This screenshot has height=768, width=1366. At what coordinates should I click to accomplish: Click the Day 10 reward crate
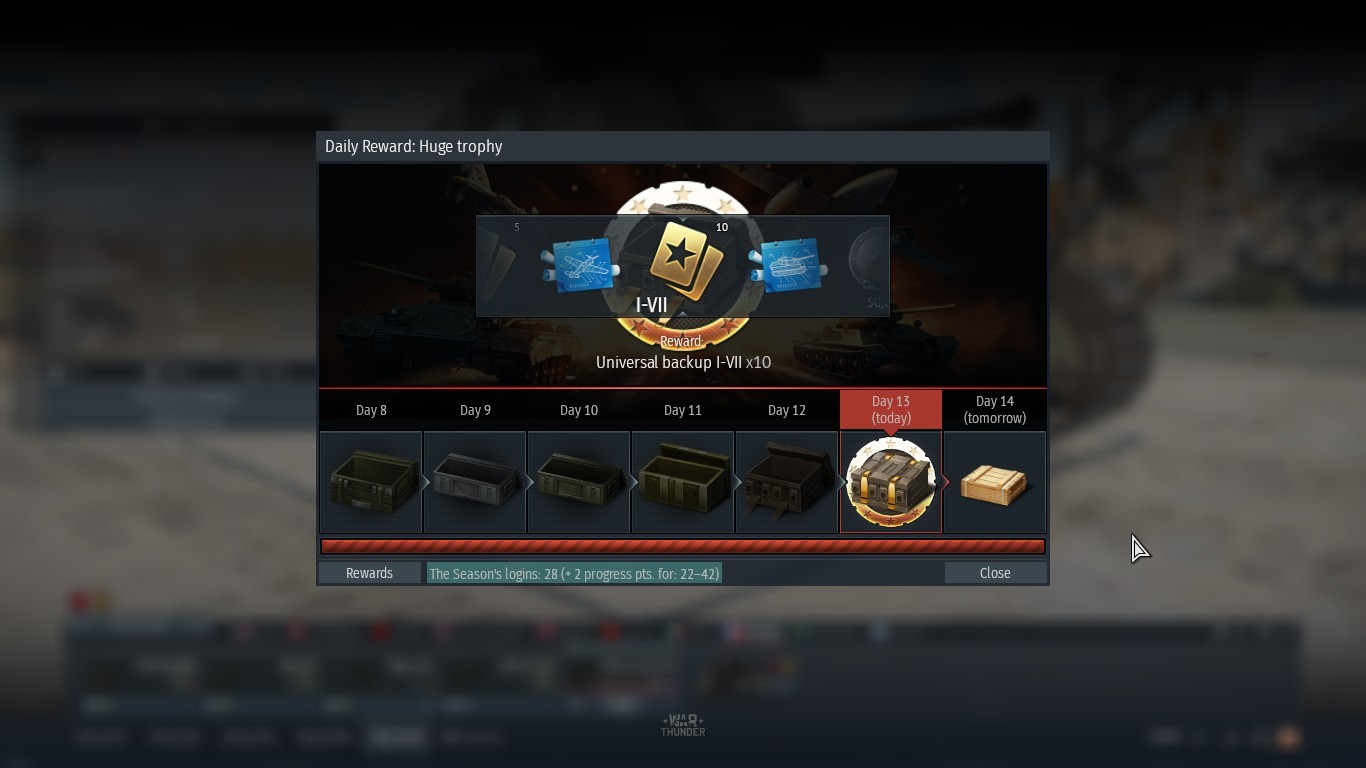pos(579,483)
